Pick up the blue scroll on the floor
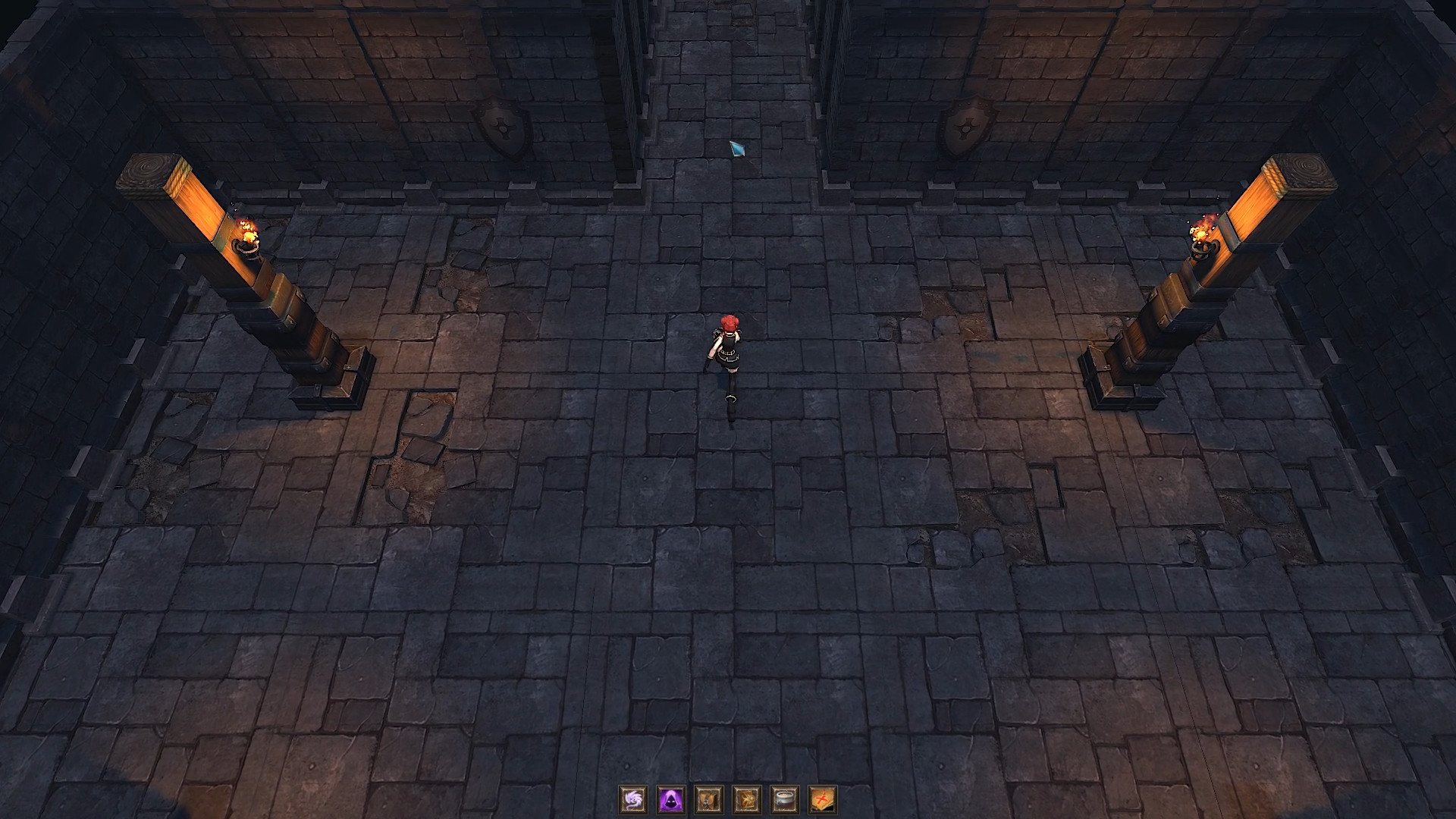Viewport: 1456px width, 819px height. (x=738, y=149)
